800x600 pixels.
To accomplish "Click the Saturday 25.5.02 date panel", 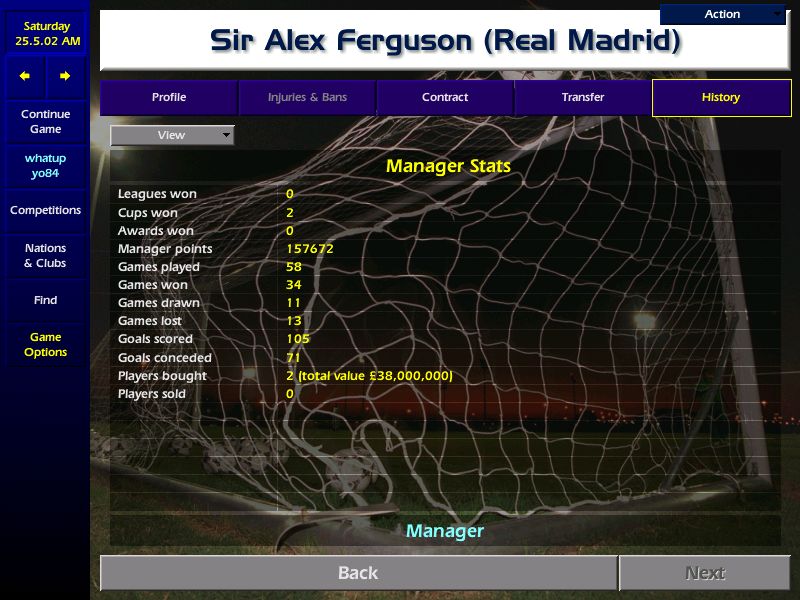I will tap(45, 33).
